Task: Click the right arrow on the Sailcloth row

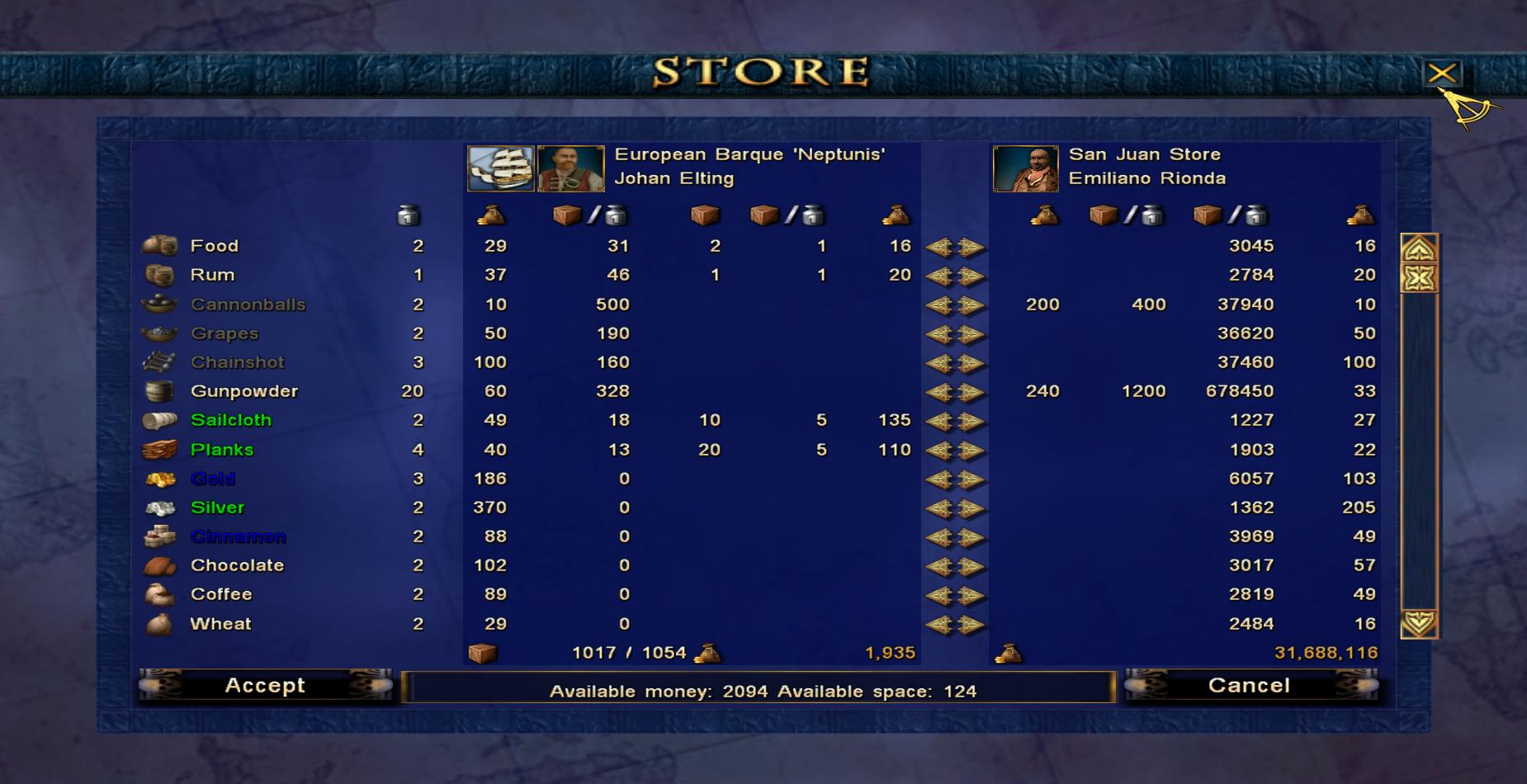Action: pyautogui.click(x=972, y=421)
